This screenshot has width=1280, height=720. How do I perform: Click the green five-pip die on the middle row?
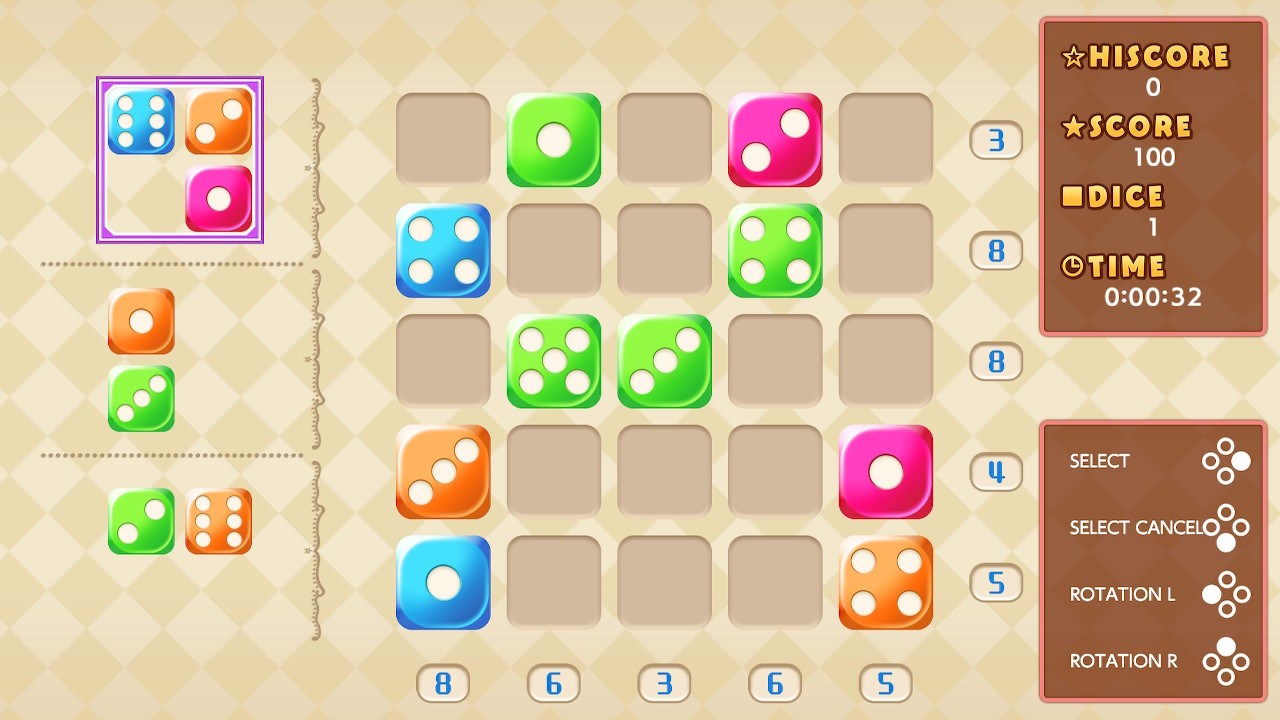coord(554,362)
